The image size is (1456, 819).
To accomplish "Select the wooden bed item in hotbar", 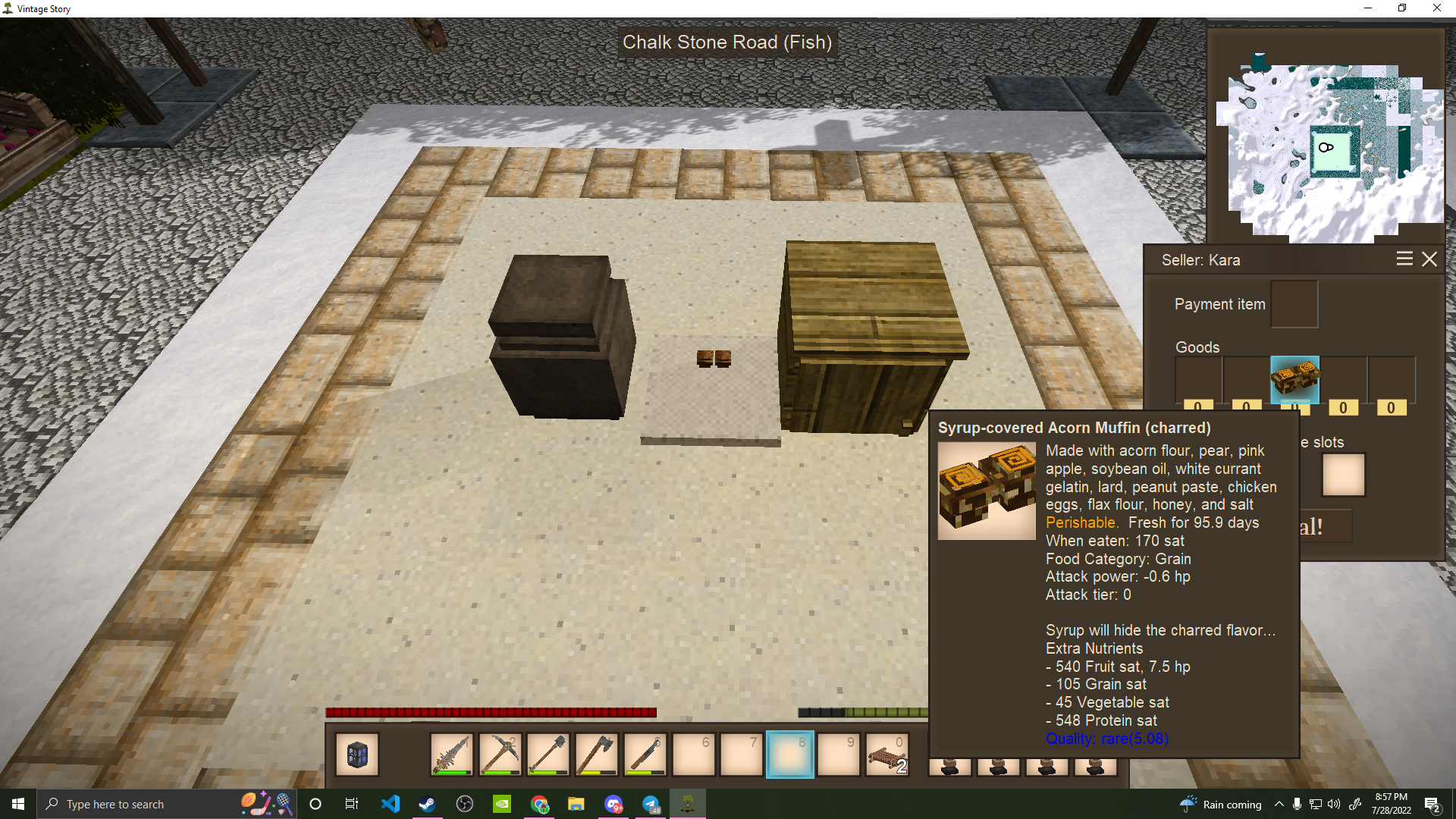I will (x=886, y=755).
